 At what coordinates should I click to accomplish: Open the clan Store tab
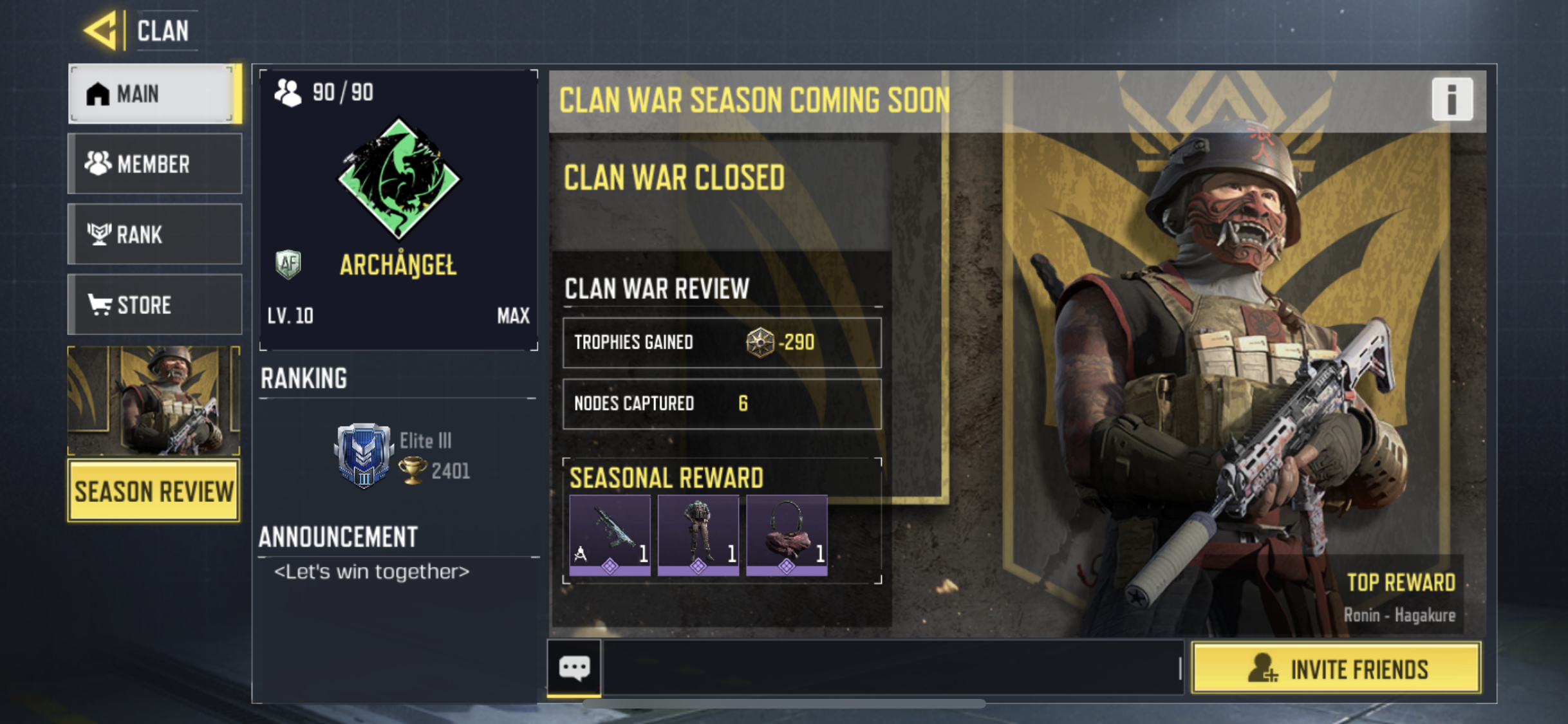click(x=154, y=304)
